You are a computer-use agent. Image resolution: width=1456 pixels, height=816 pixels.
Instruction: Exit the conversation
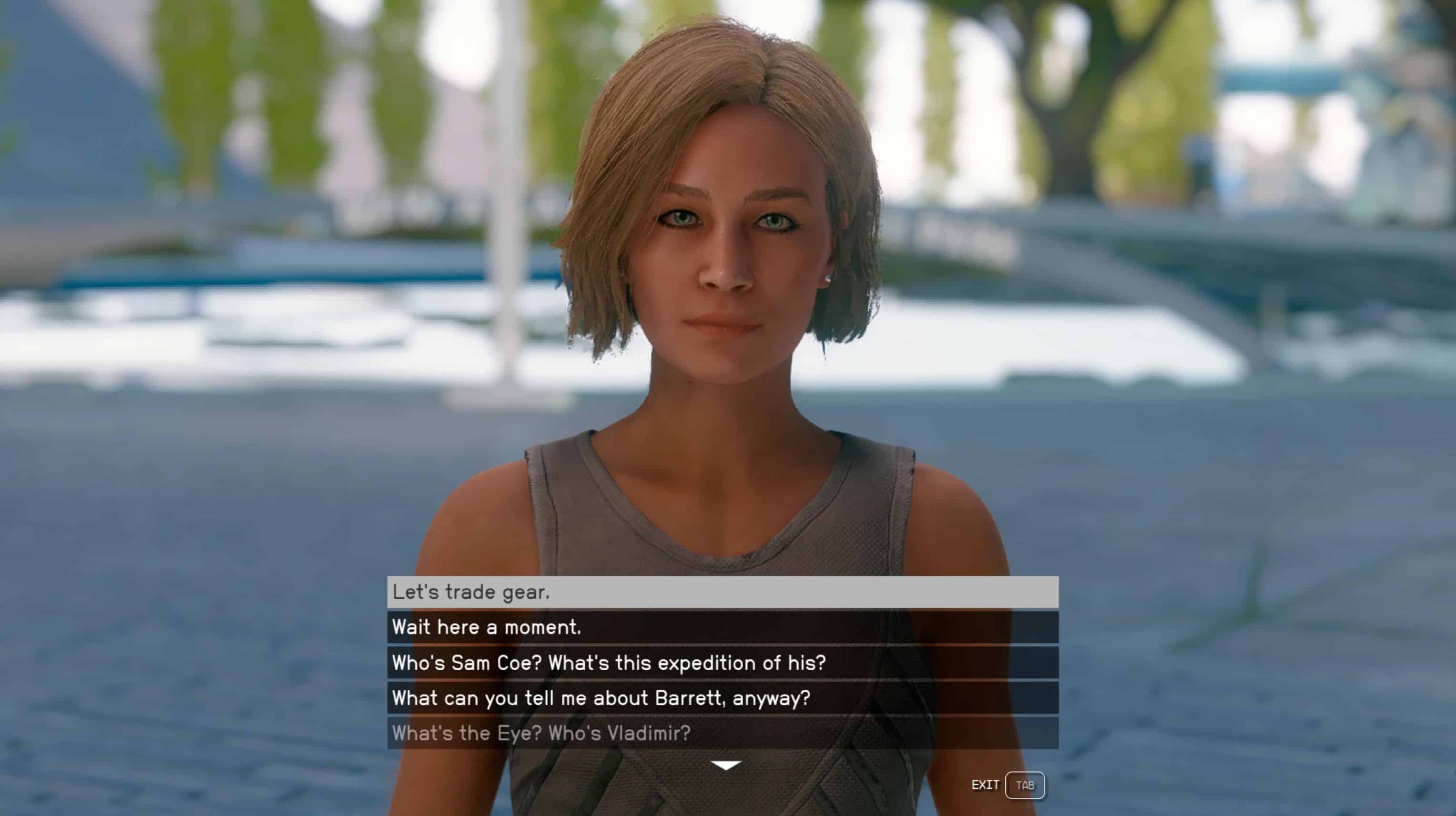(1024, 785)
